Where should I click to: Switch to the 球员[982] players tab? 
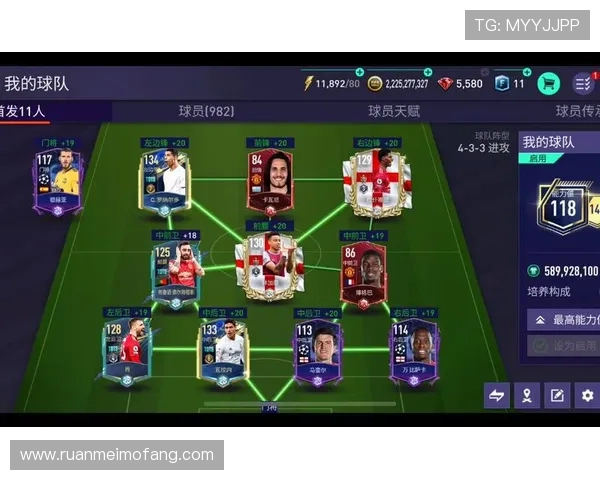click(x=206, y=111)
